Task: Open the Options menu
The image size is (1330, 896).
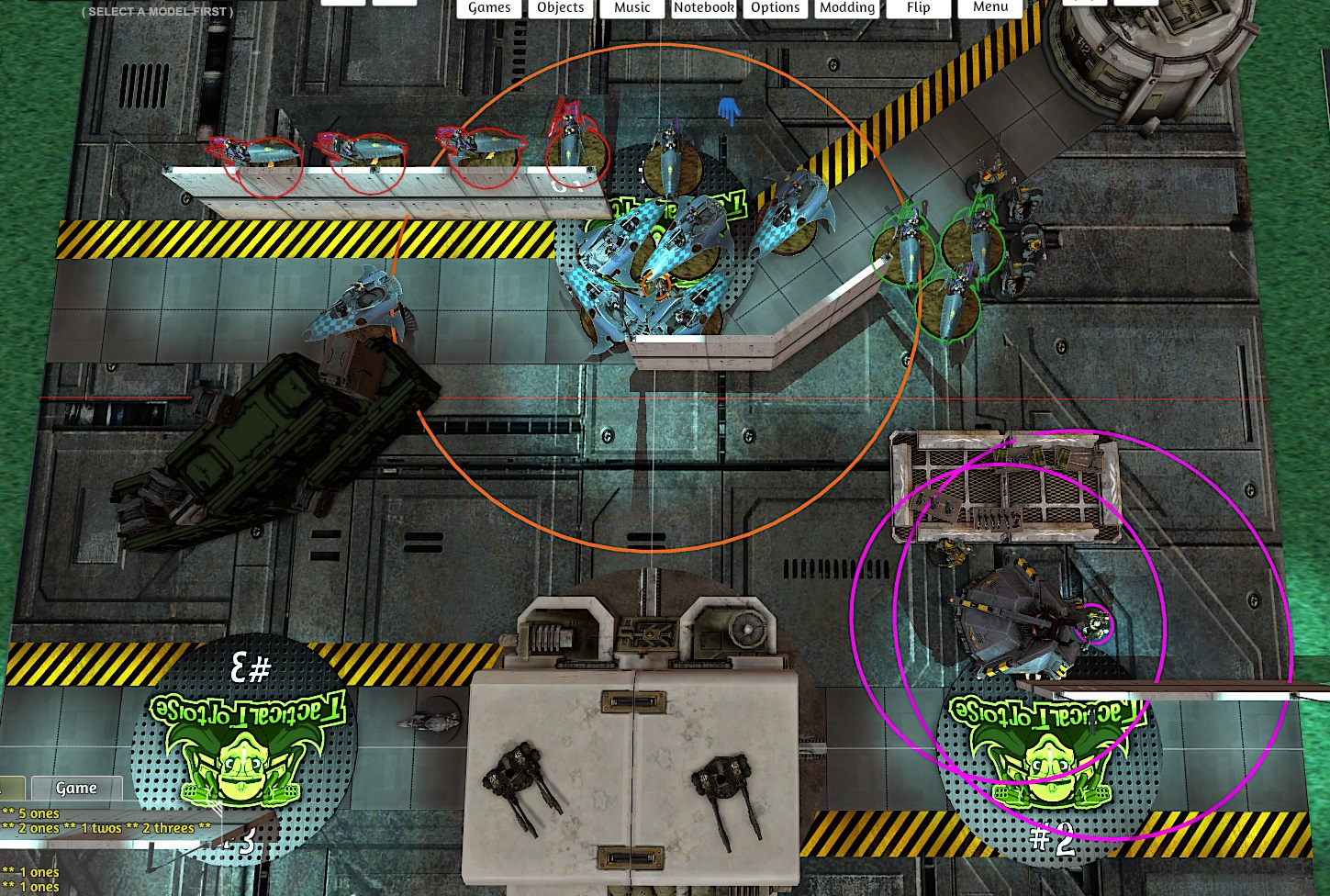Action: [775, 8]
